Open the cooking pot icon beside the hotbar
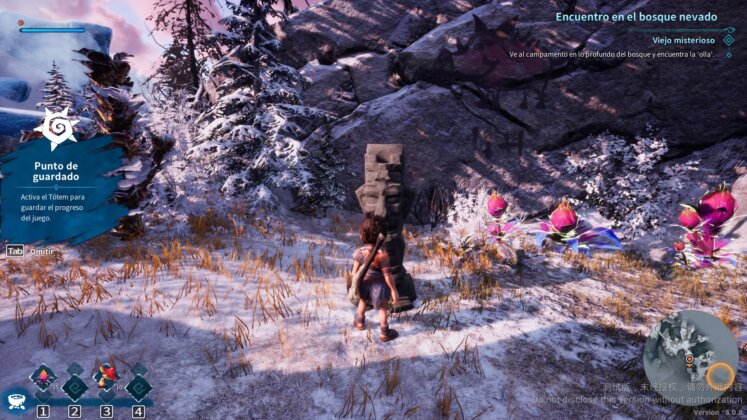Viewport: 747px width, 420px height. 13,400
